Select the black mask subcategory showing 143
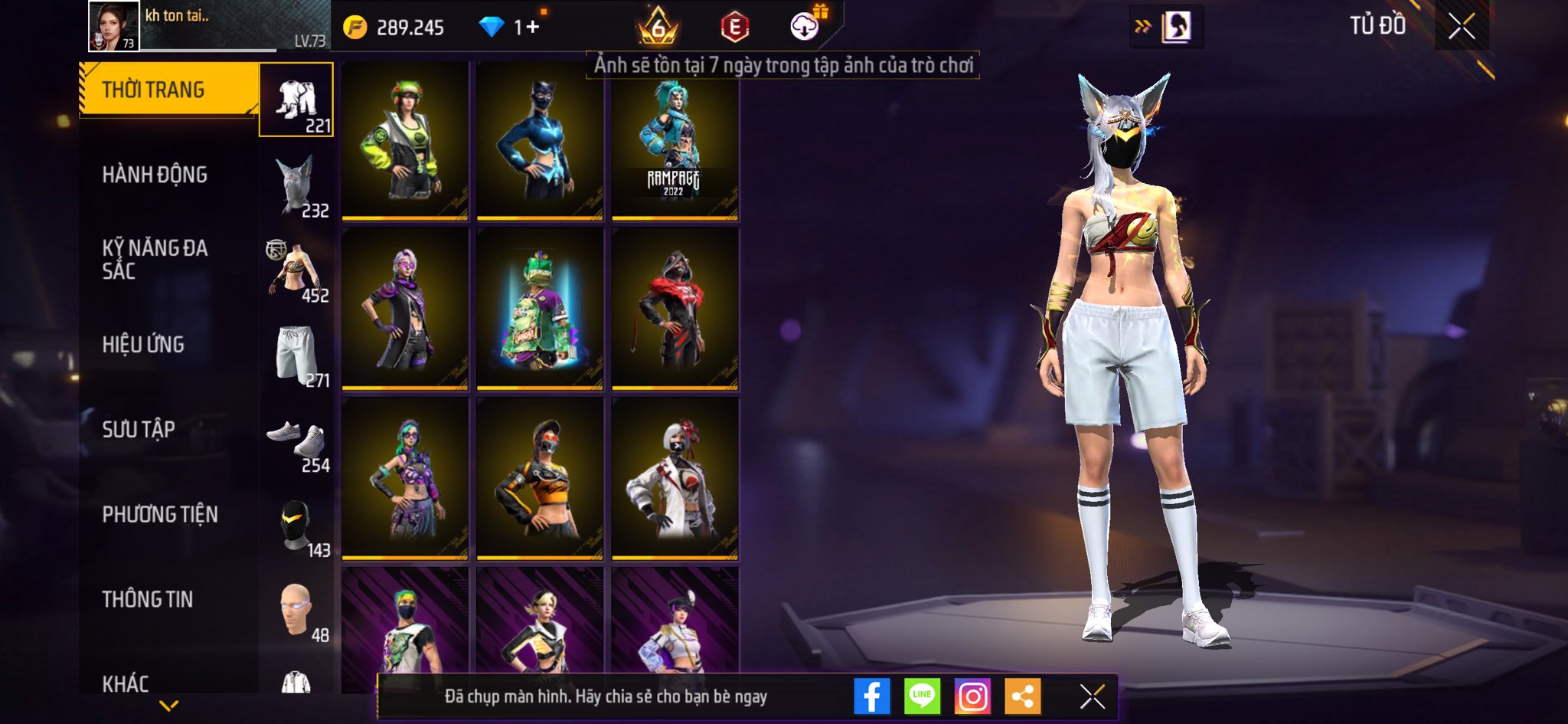This screenshot has height=724, width=1568. click(296, 527)
